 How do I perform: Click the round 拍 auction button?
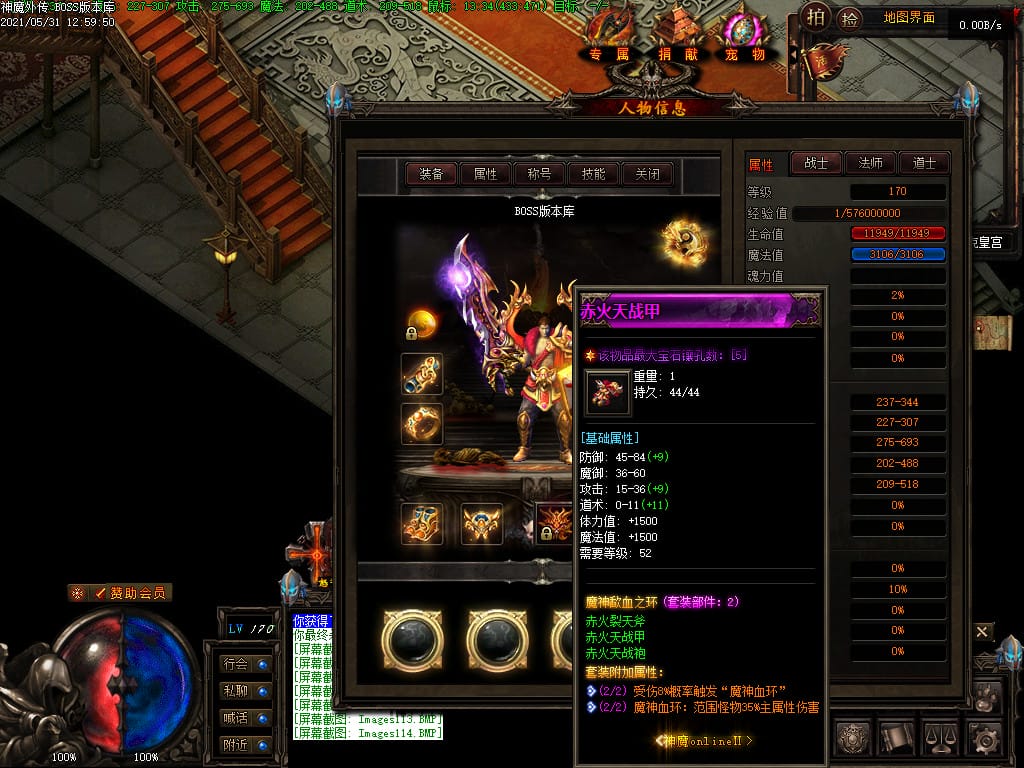click(817, 17)
